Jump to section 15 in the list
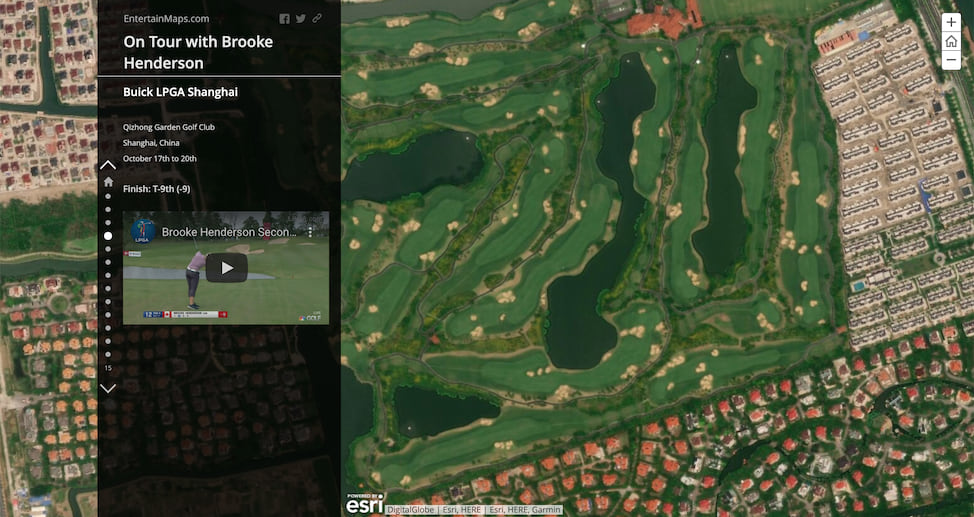 (x=108, y=368)
